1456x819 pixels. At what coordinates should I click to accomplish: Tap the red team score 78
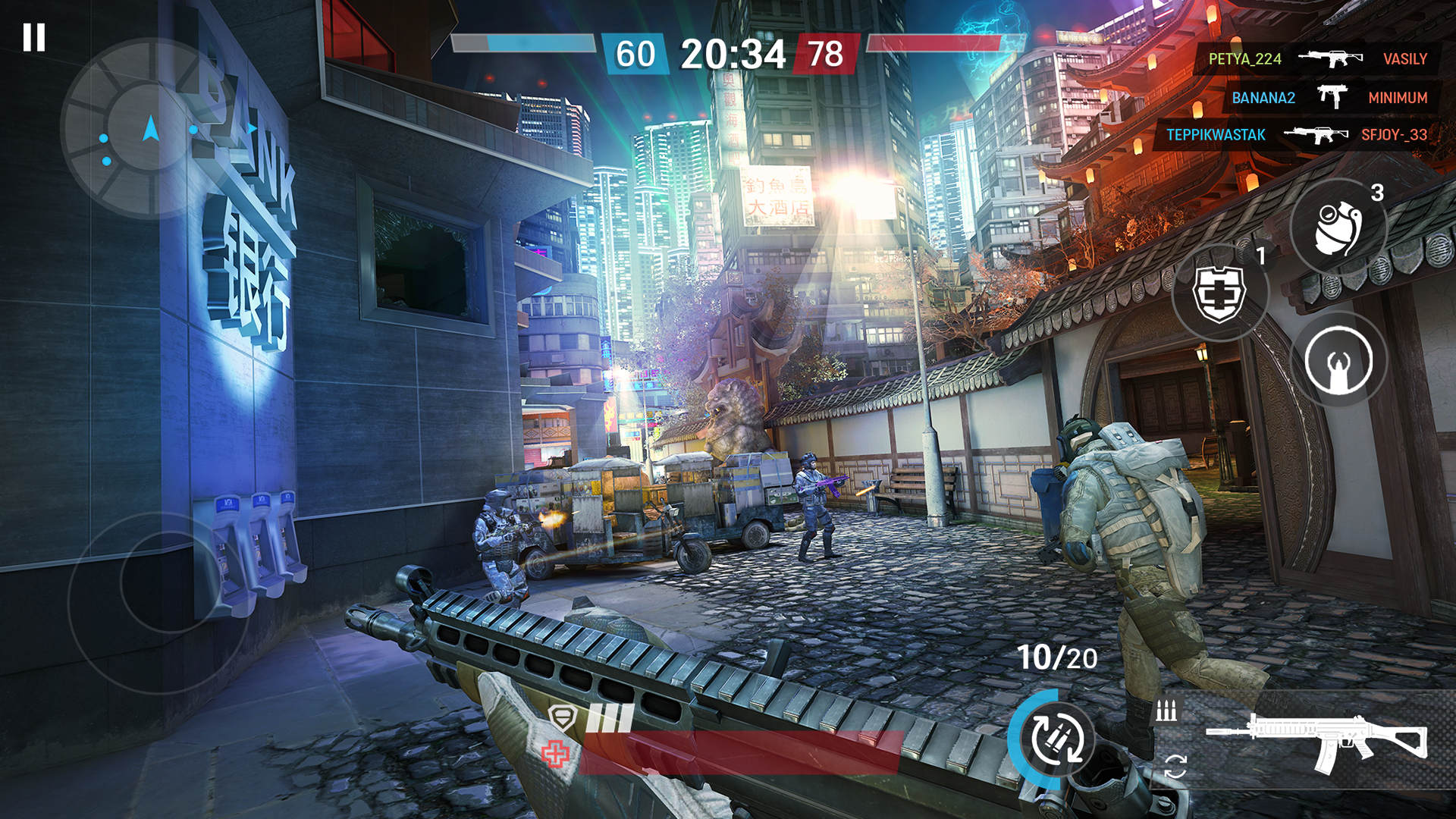824,54
